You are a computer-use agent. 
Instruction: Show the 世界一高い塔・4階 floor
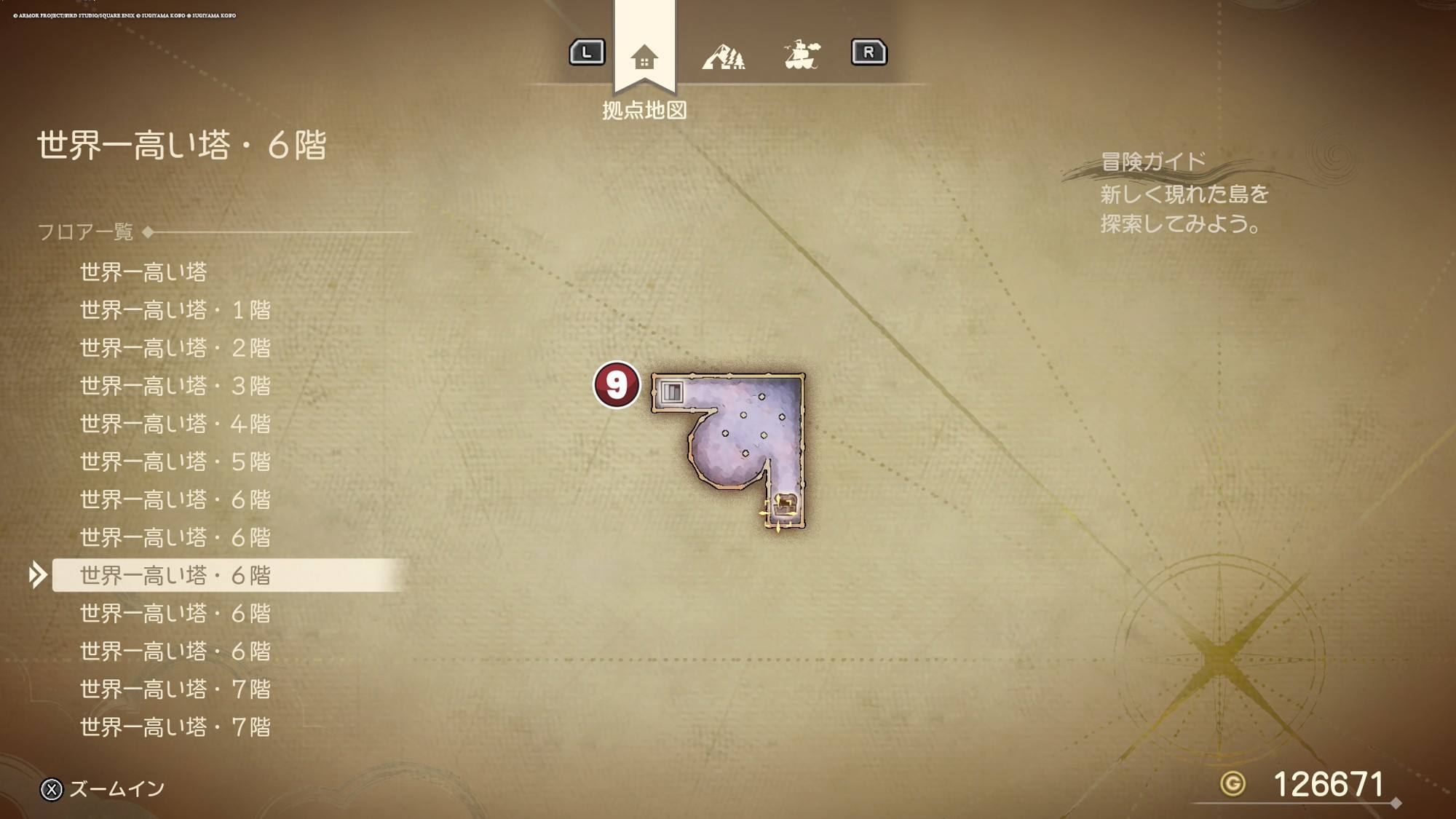pos(175,424)
